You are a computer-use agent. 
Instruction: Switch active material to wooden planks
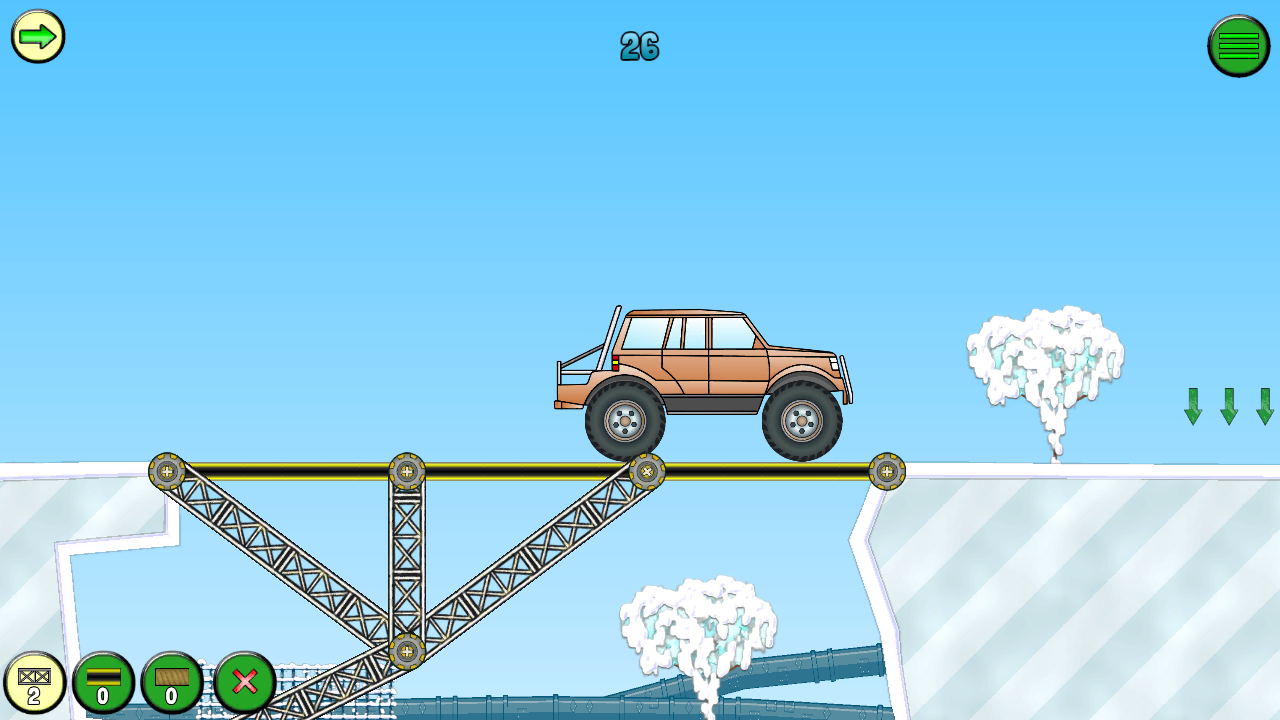pyautogui.click(x=170, y=683)
